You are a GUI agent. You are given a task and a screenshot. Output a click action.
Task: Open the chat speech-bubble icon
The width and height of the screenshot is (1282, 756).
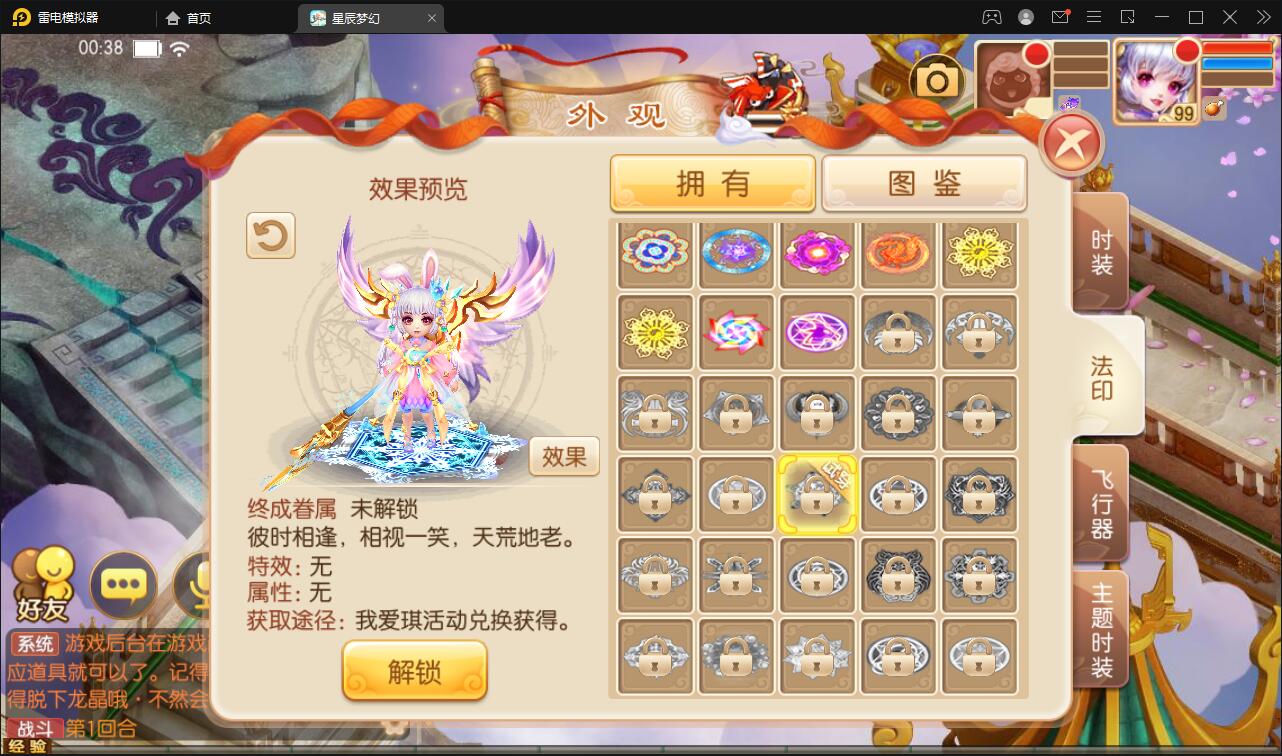[x=124, y=585]
